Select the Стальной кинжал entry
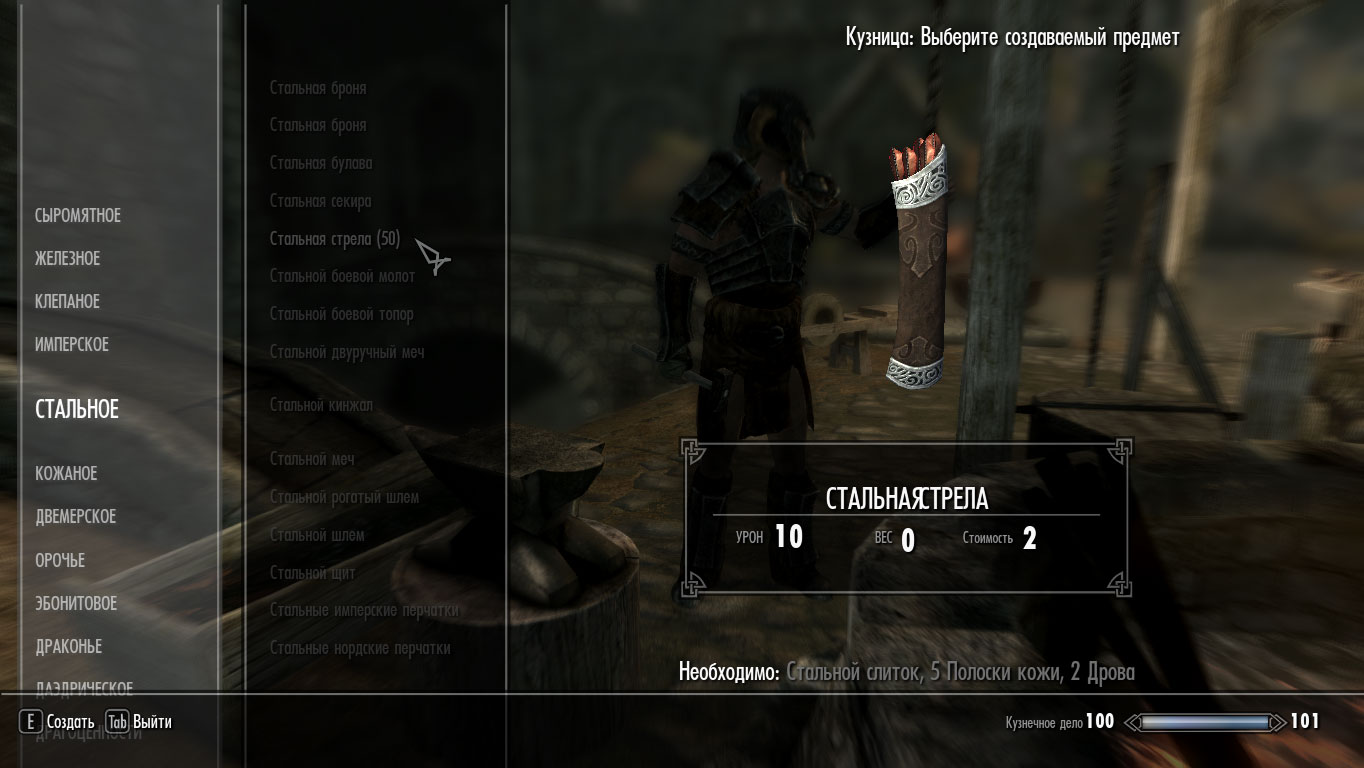Screen dimensions: 1364x768 pos(321,405)
